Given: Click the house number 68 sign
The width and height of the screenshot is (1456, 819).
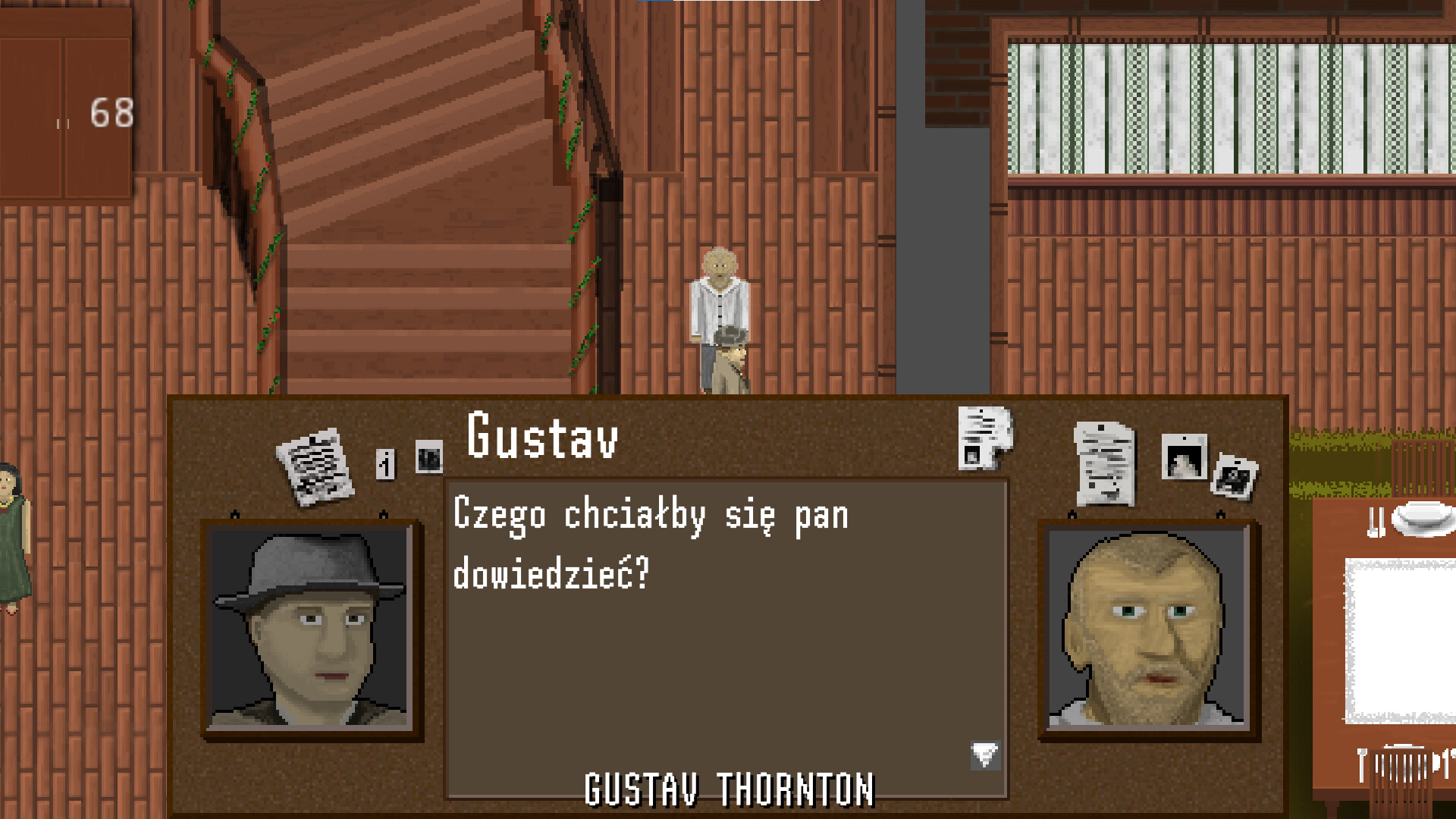Looking at the screenshot, I should (111, 114).
